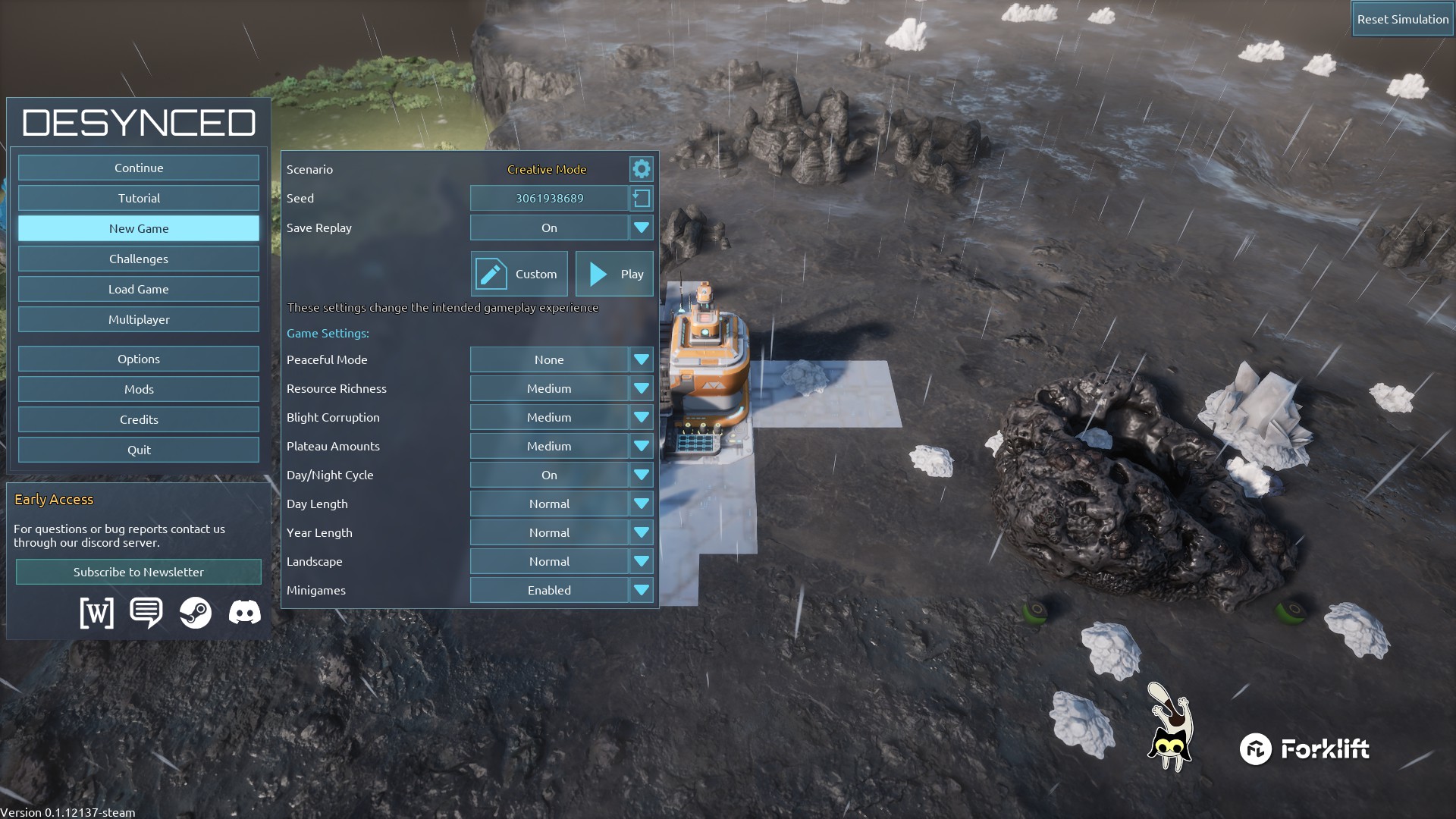Open the Tutorial
The width and height of the screenshot is (1456, 819).
(139, 198)
